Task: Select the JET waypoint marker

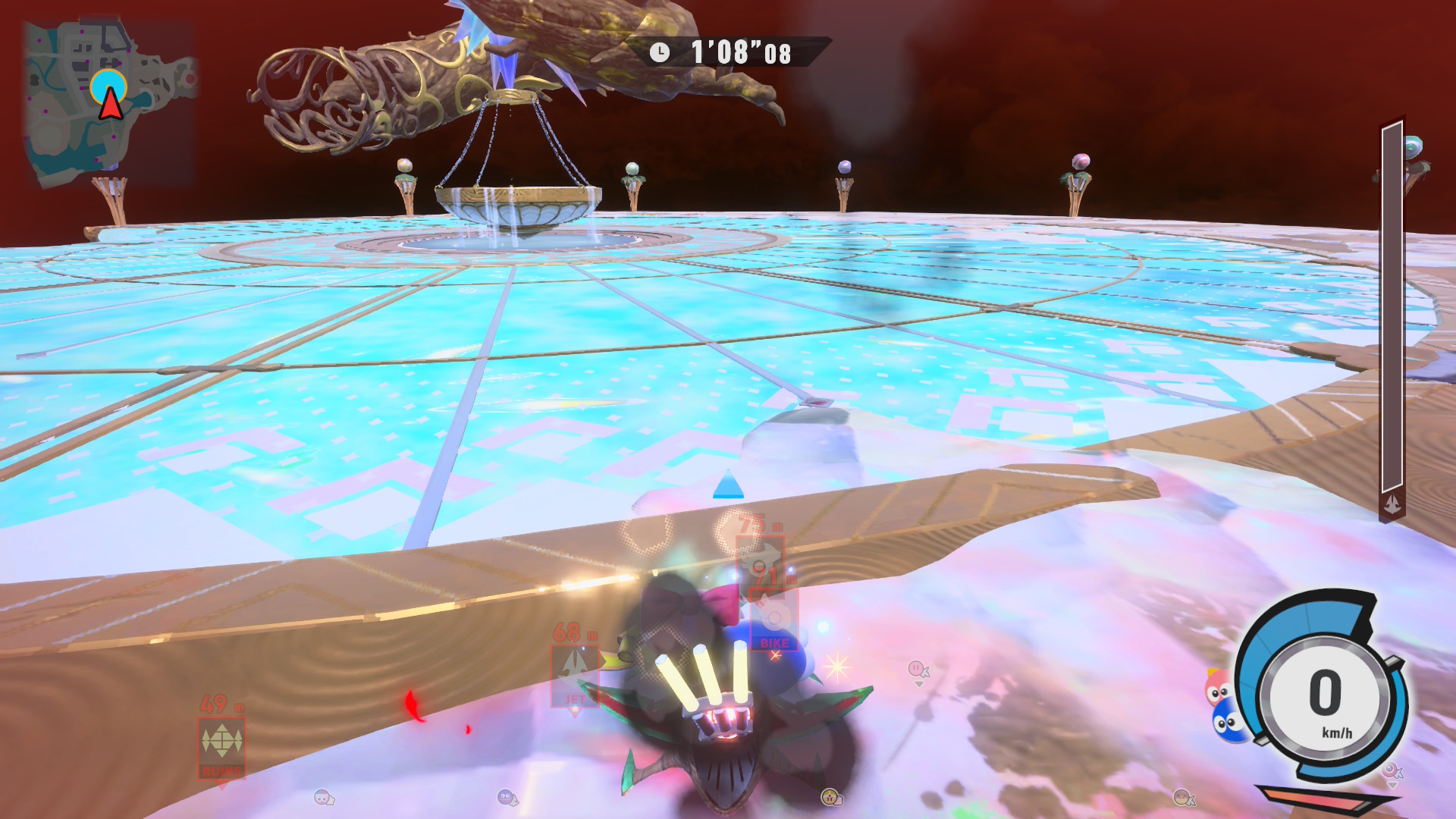Action: click(575, 674)
